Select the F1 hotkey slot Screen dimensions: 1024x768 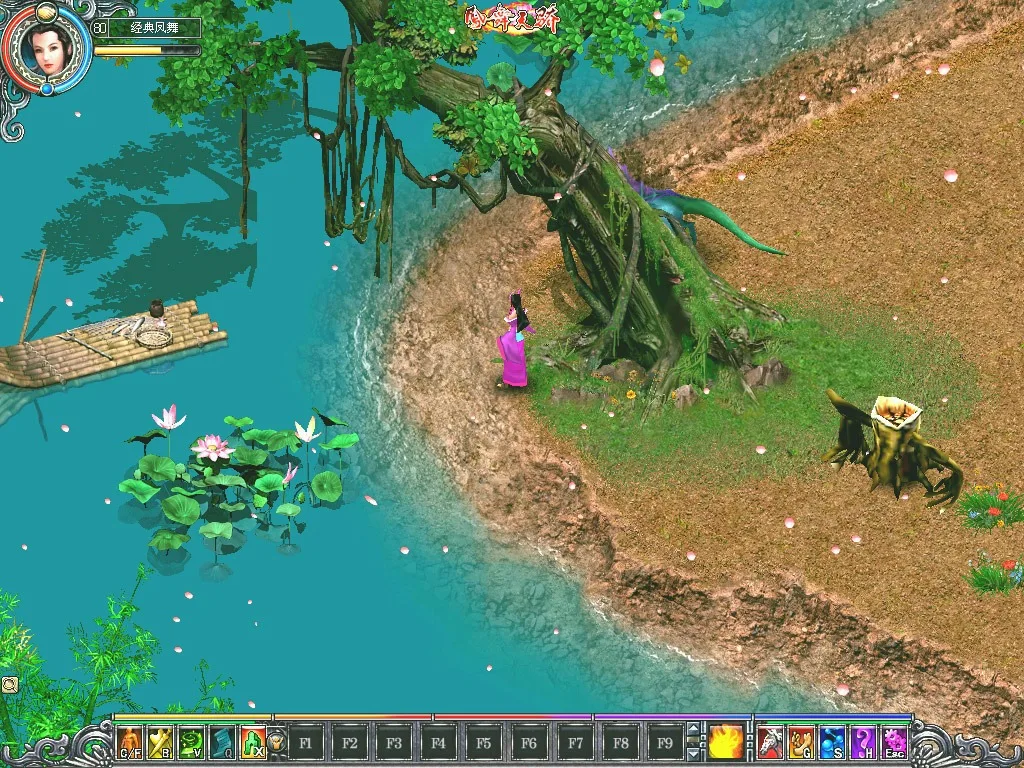click(x=306, y=743)
